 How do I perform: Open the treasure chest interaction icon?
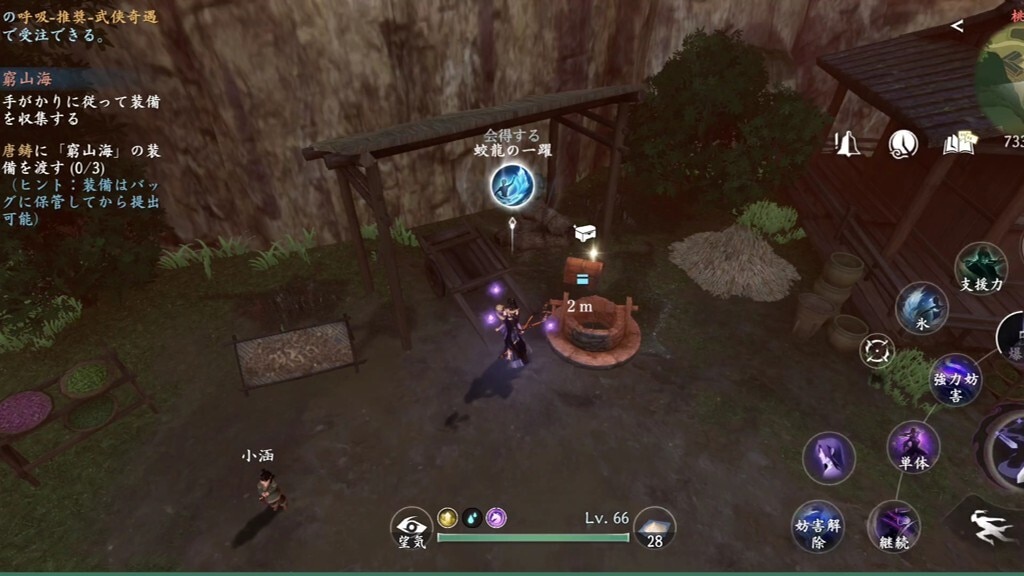[585, 233]
